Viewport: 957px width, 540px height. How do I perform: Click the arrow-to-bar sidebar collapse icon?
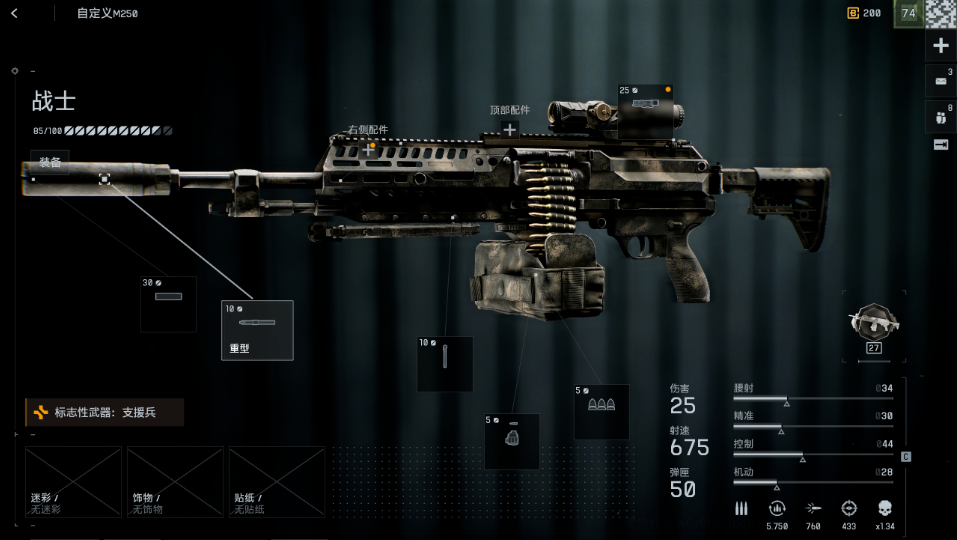pyautogui.click(x=940, y=145)
